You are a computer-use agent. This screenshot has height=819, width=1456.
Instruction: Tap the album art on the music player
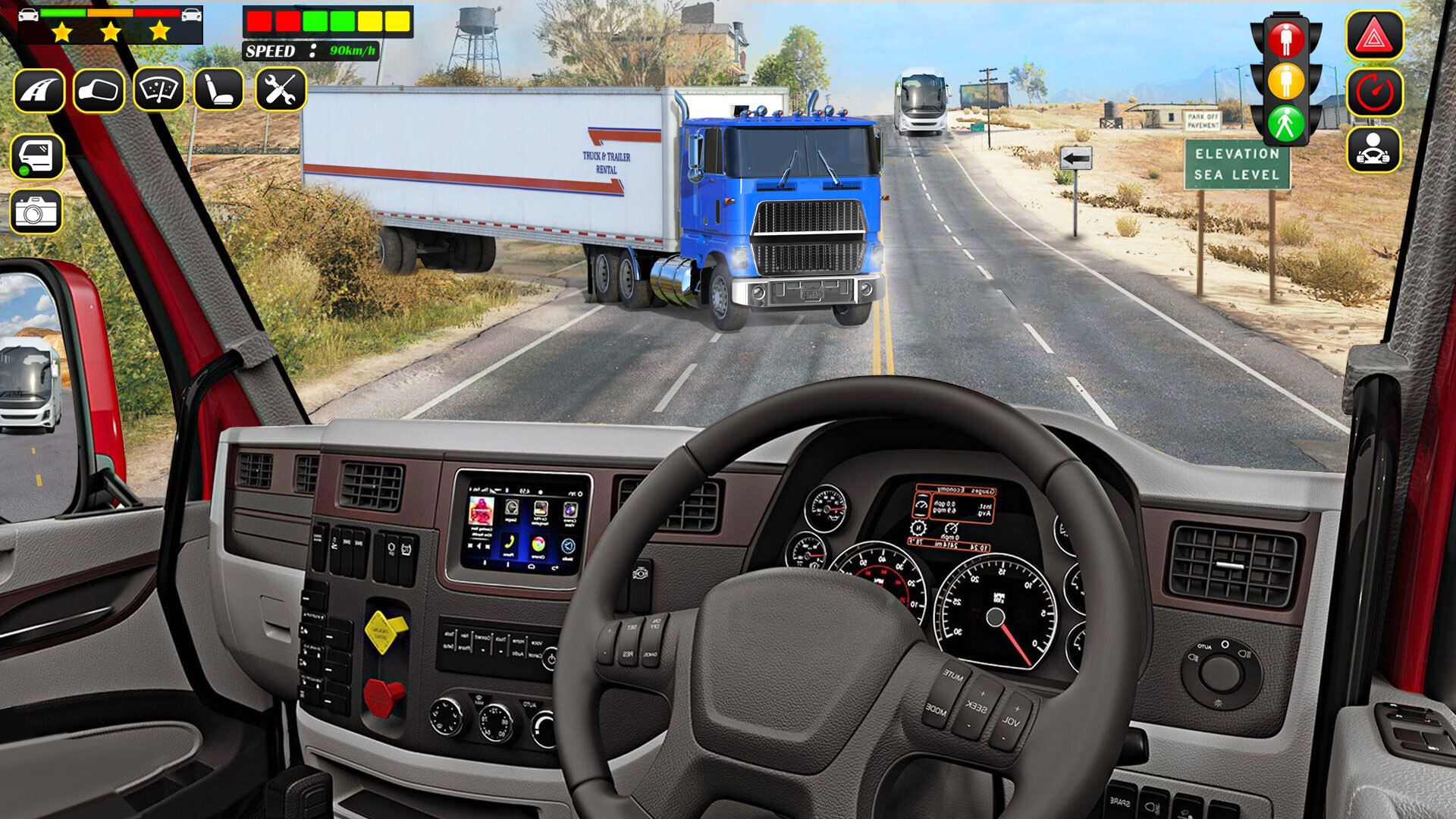[481, 510]
